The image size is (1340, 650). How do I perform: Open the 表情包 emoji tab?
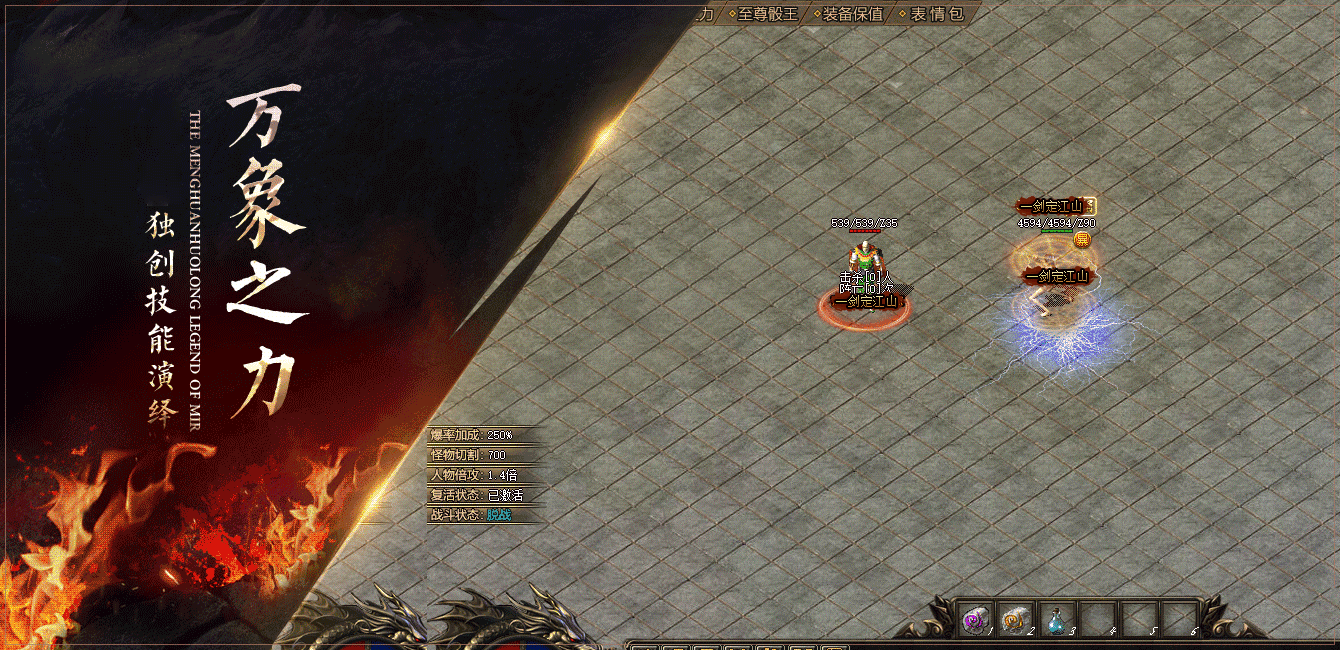coord(936,14)
